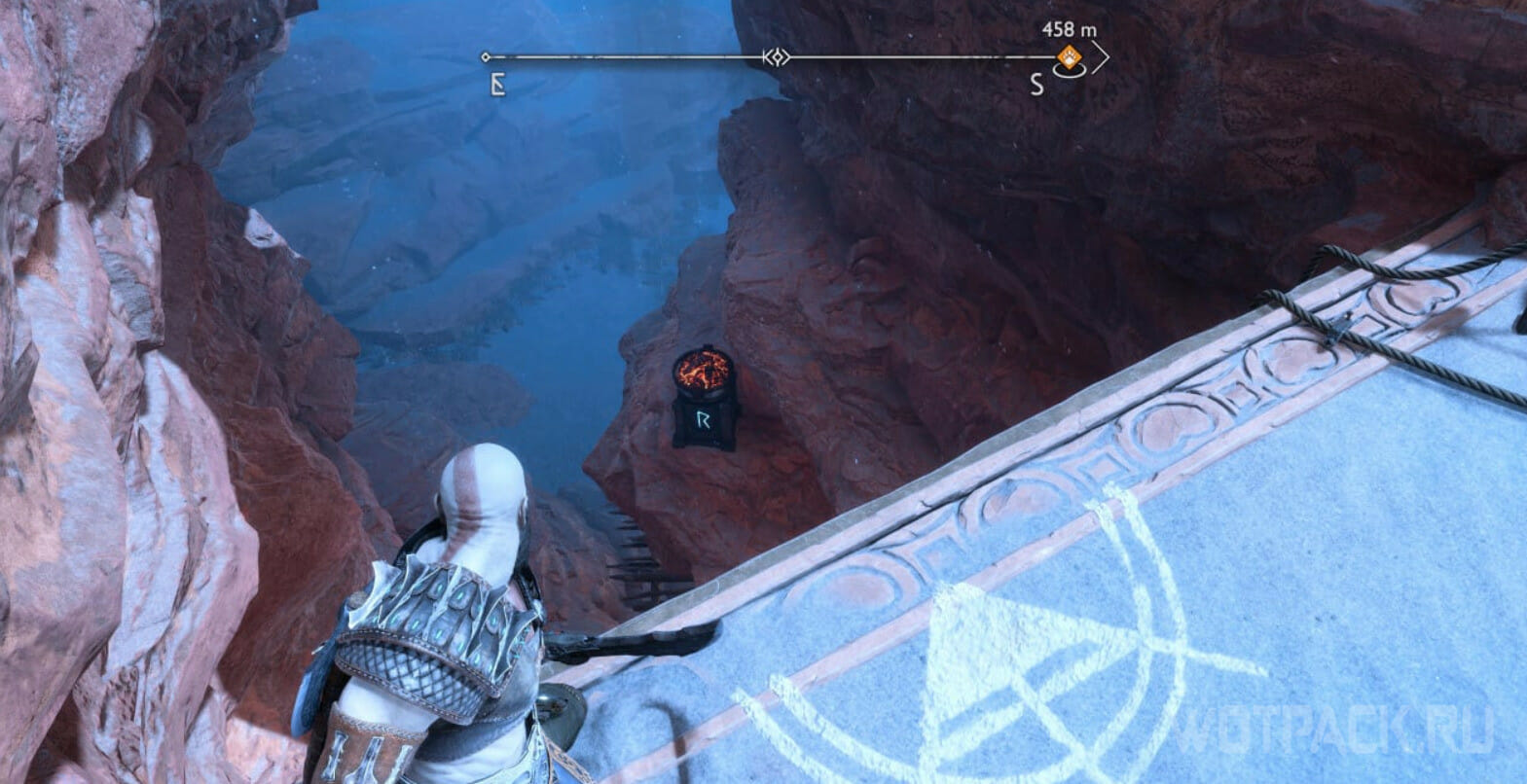Select the compass bar's center heading indicator
Image resolution: width=1527 pixels, height=784 pixels.
click(777, 57)
